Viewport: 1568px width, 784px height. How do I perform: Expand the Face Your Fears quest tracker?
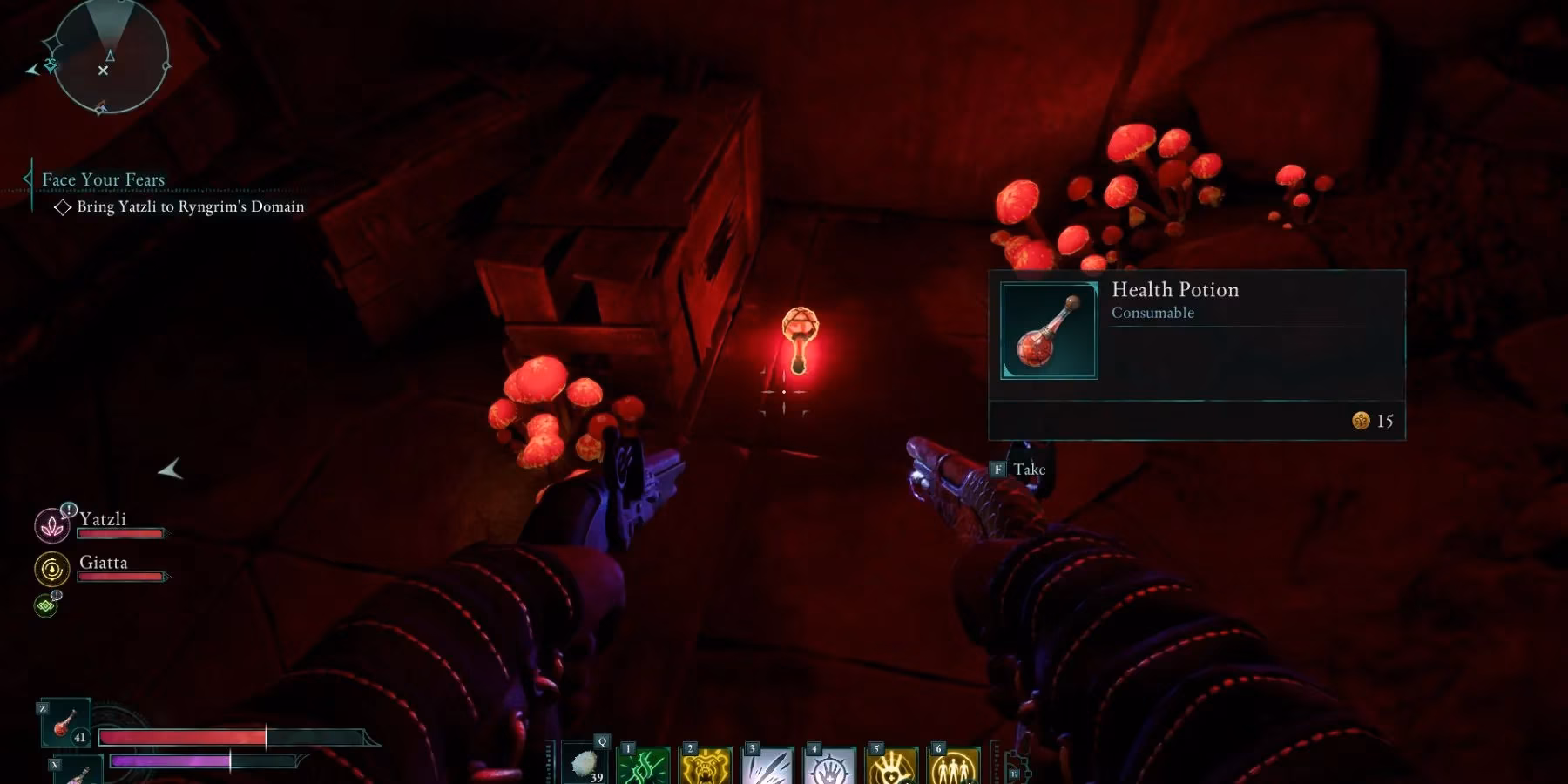click(104, 179)
